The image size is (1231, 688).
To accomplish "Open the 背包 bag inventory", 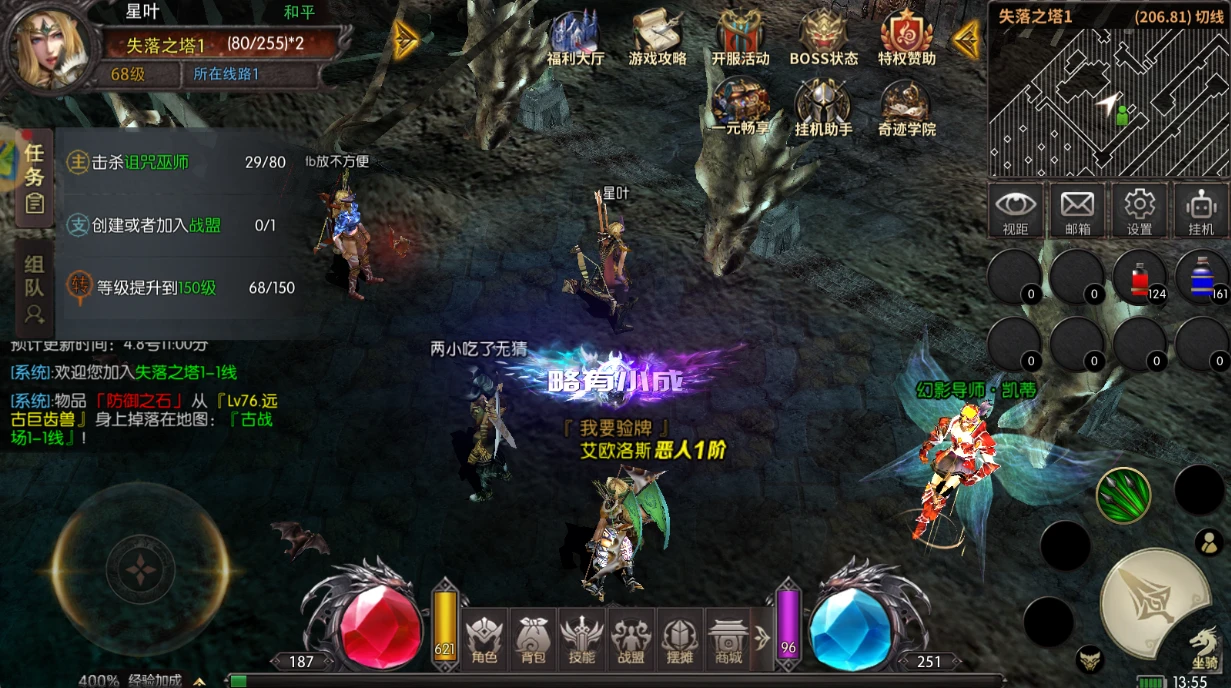I will (533, 638).
